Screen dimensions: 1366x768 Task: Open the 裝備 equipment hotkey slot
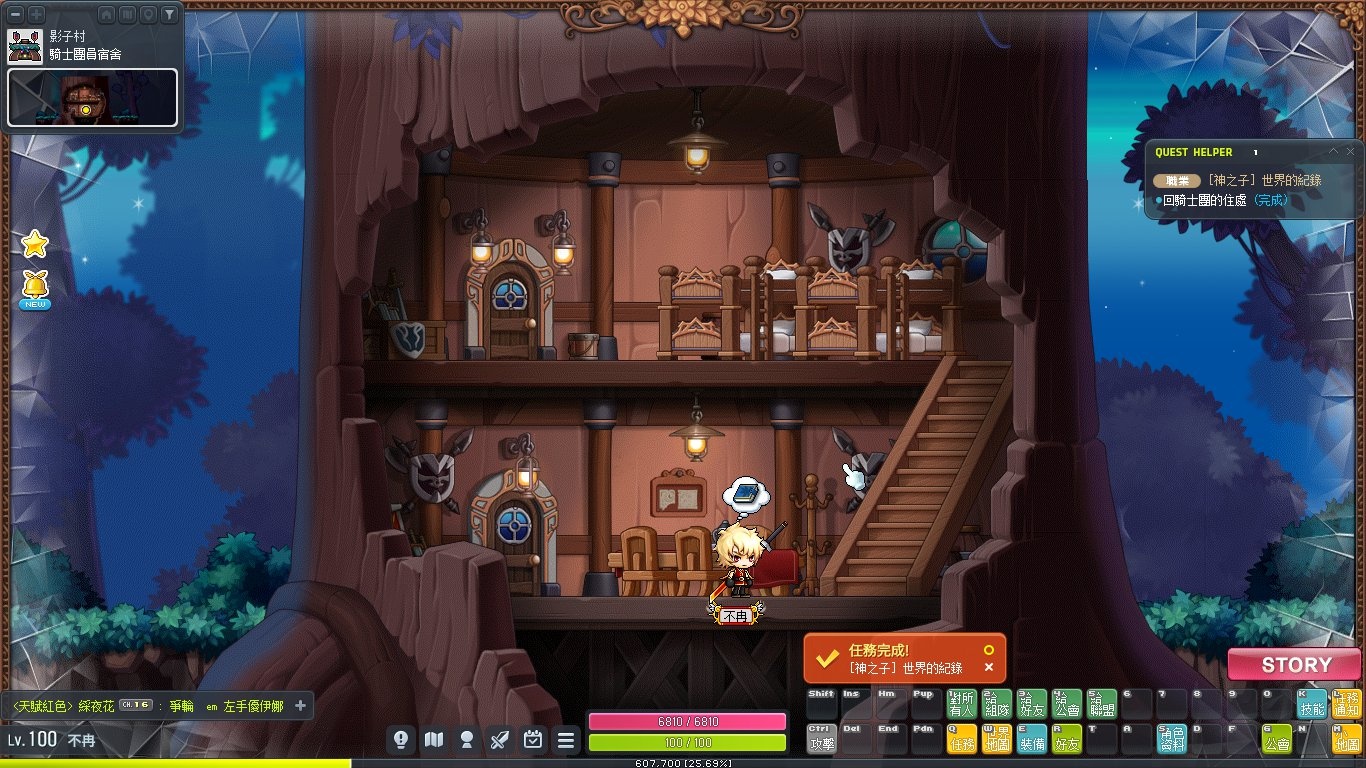pyautogui.click(x=1032, y=739)
